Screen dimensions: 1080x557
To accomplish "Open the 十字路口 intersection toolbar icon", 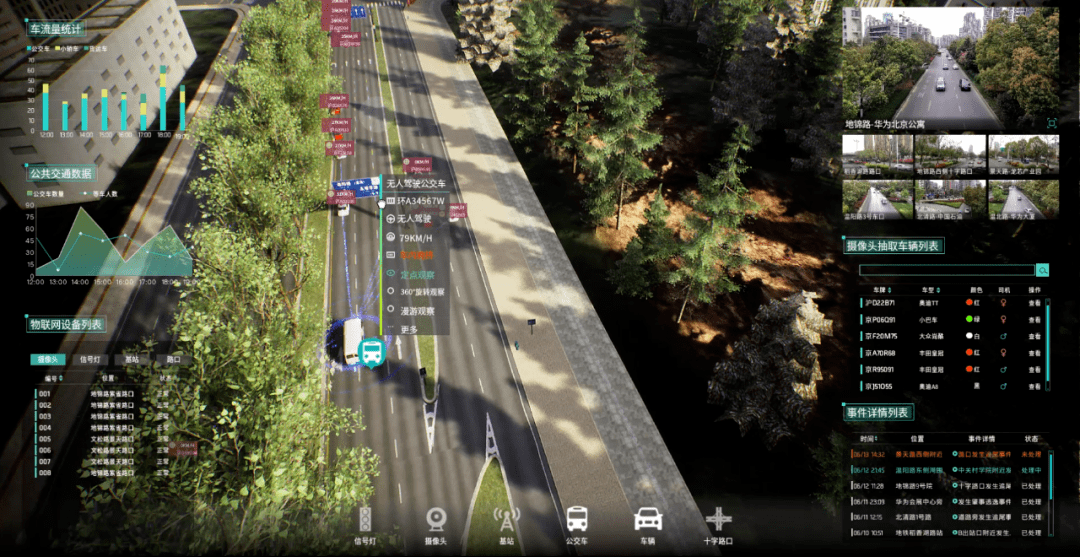I will coord(719,519).
